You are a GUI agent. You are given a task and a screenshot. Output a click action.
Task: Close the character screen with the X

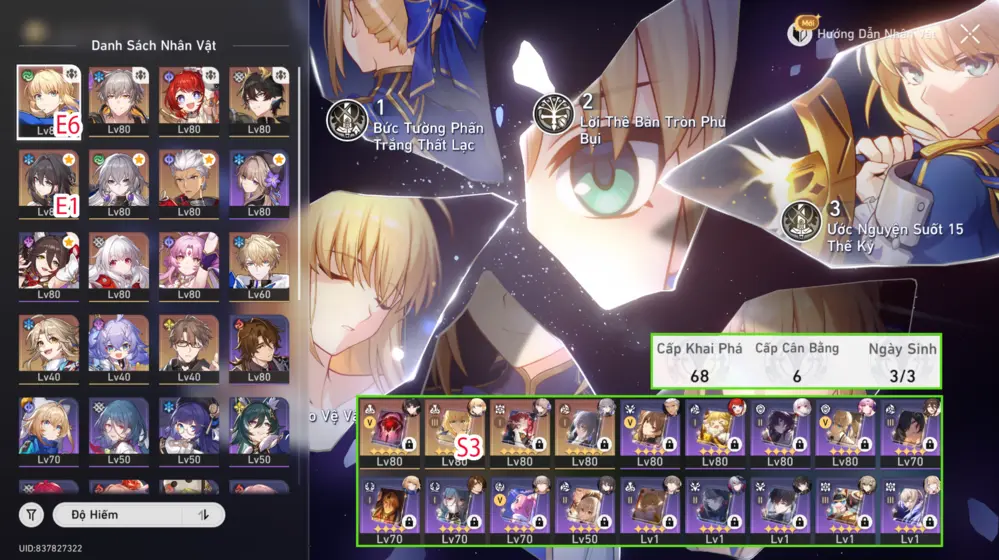coord(969,34)
